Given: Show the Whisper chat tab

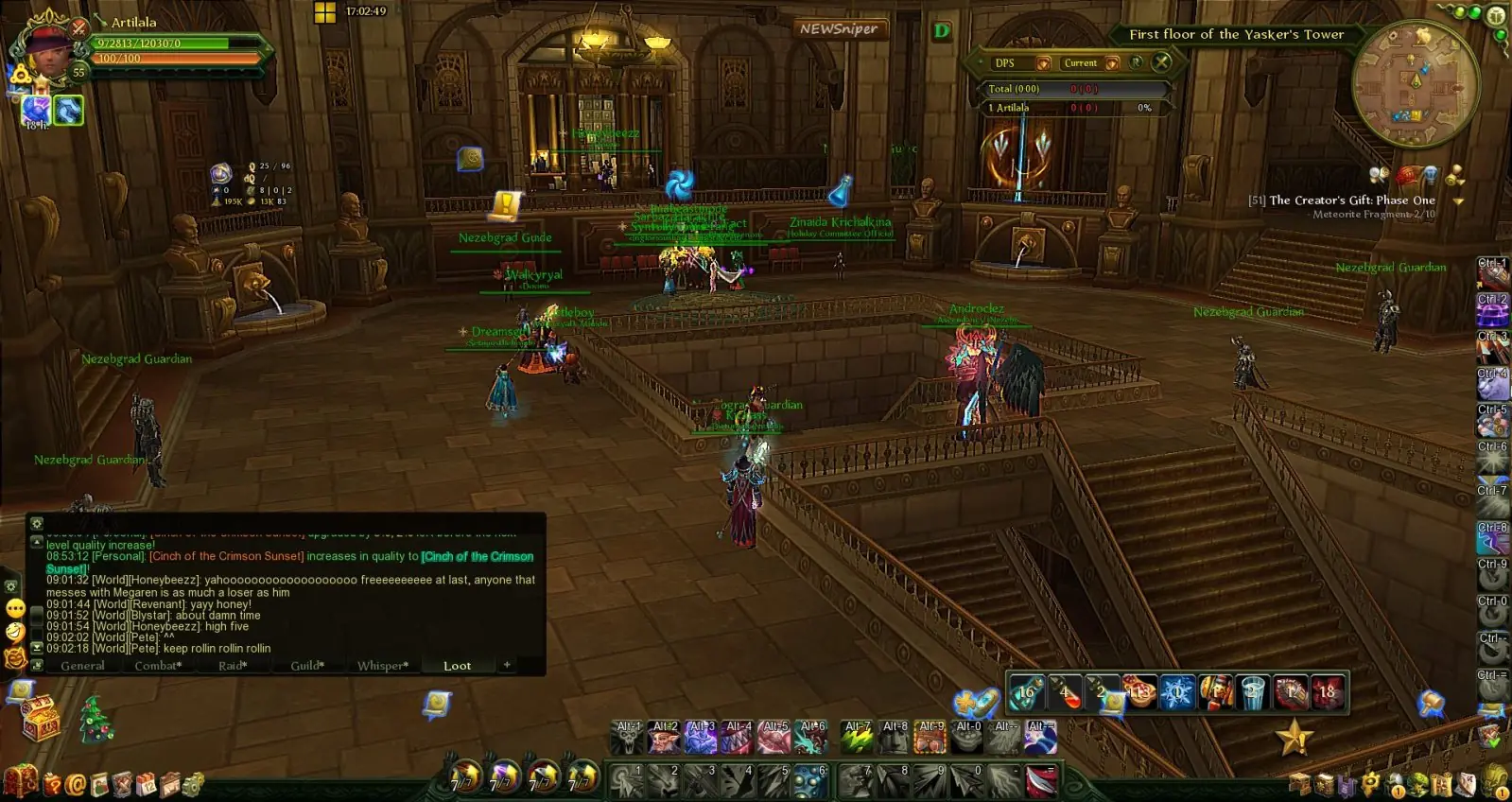Looking at the screenshot, I should tap(383, 666).
